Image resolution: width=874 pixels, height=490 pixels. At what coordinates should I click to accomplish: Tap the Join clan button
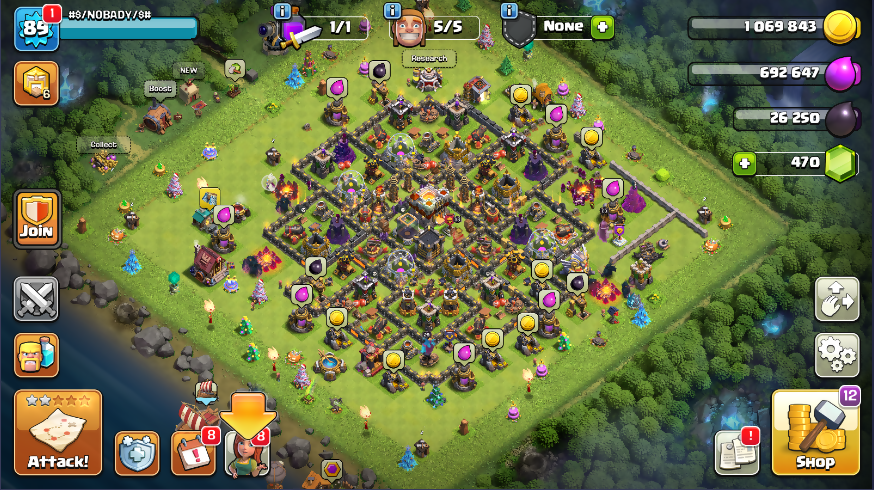[x=36, y=220]
